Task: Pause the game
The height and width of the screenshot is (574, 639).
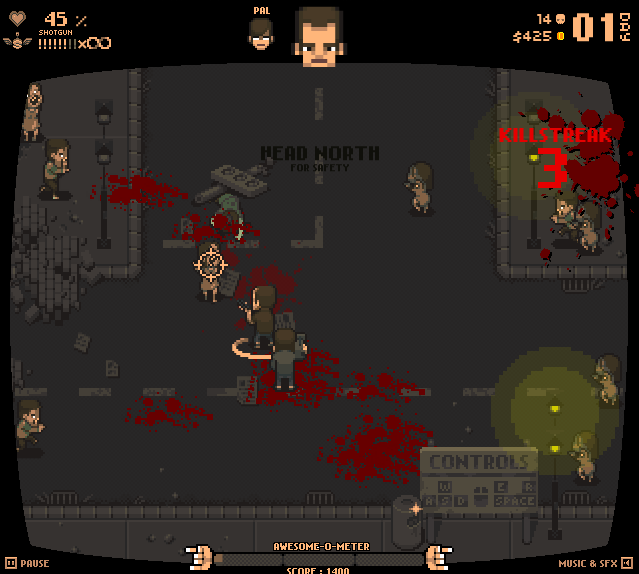Action: pos(27,563)
